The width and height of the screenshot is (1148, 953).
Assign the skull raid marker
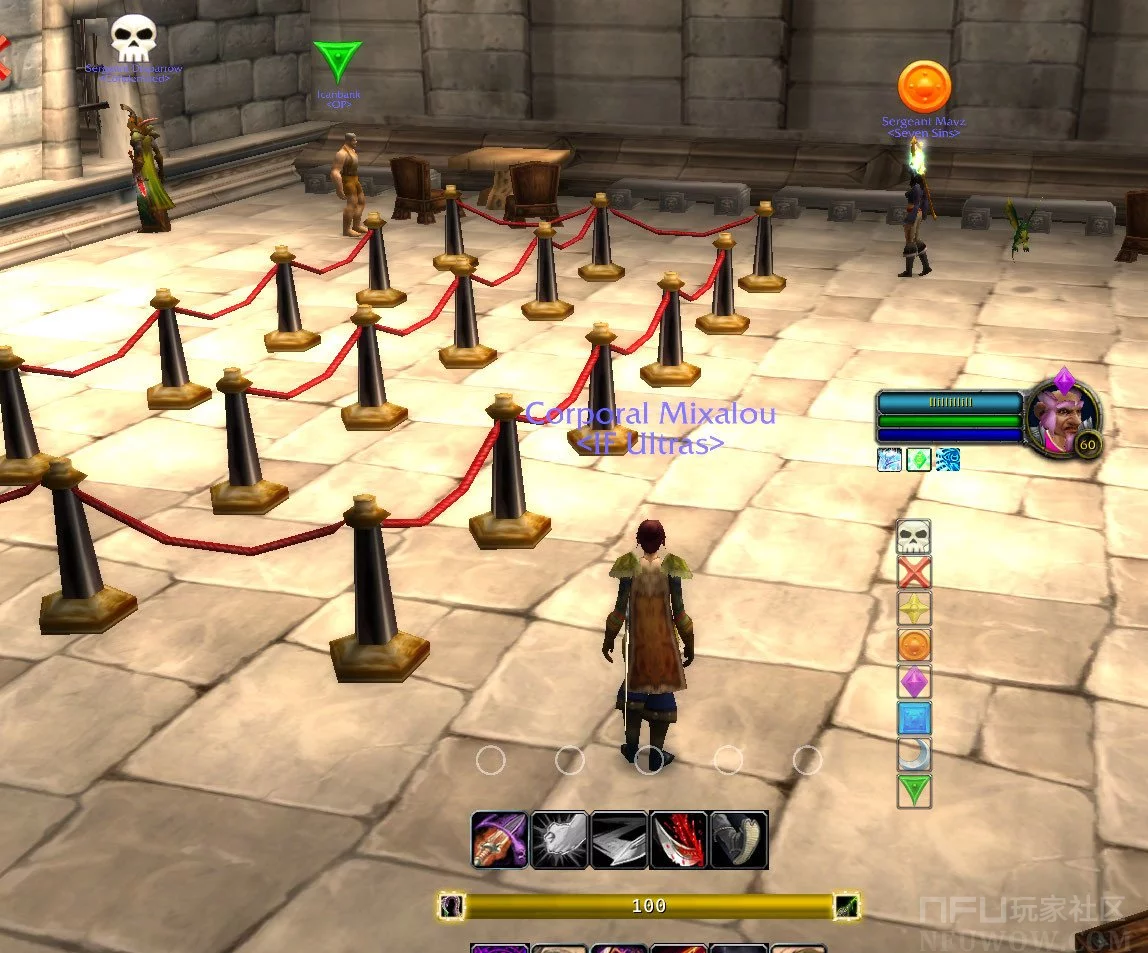(x=914, y=537)
